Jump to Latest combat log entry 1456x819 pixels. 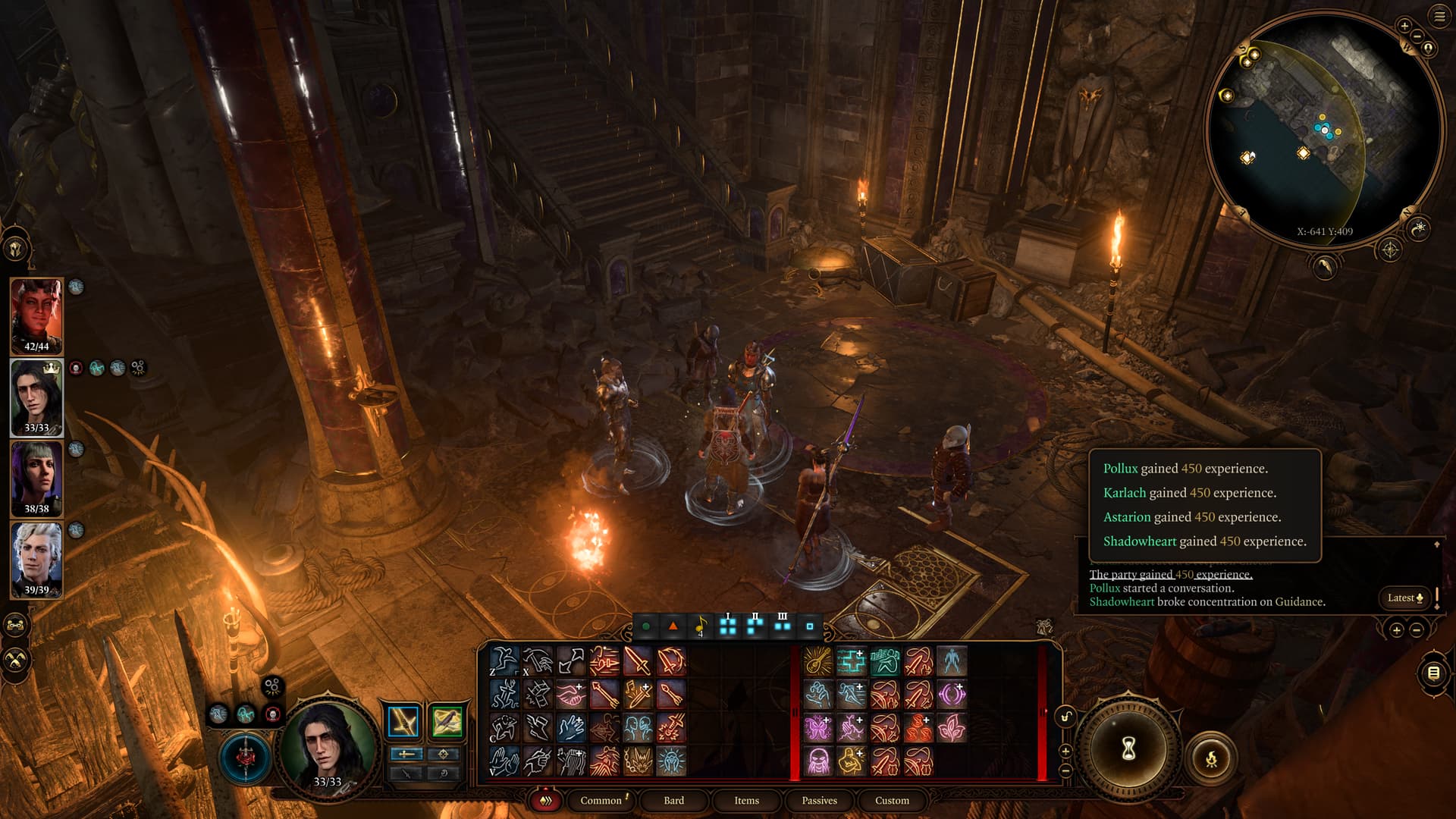coord(1404,598)
